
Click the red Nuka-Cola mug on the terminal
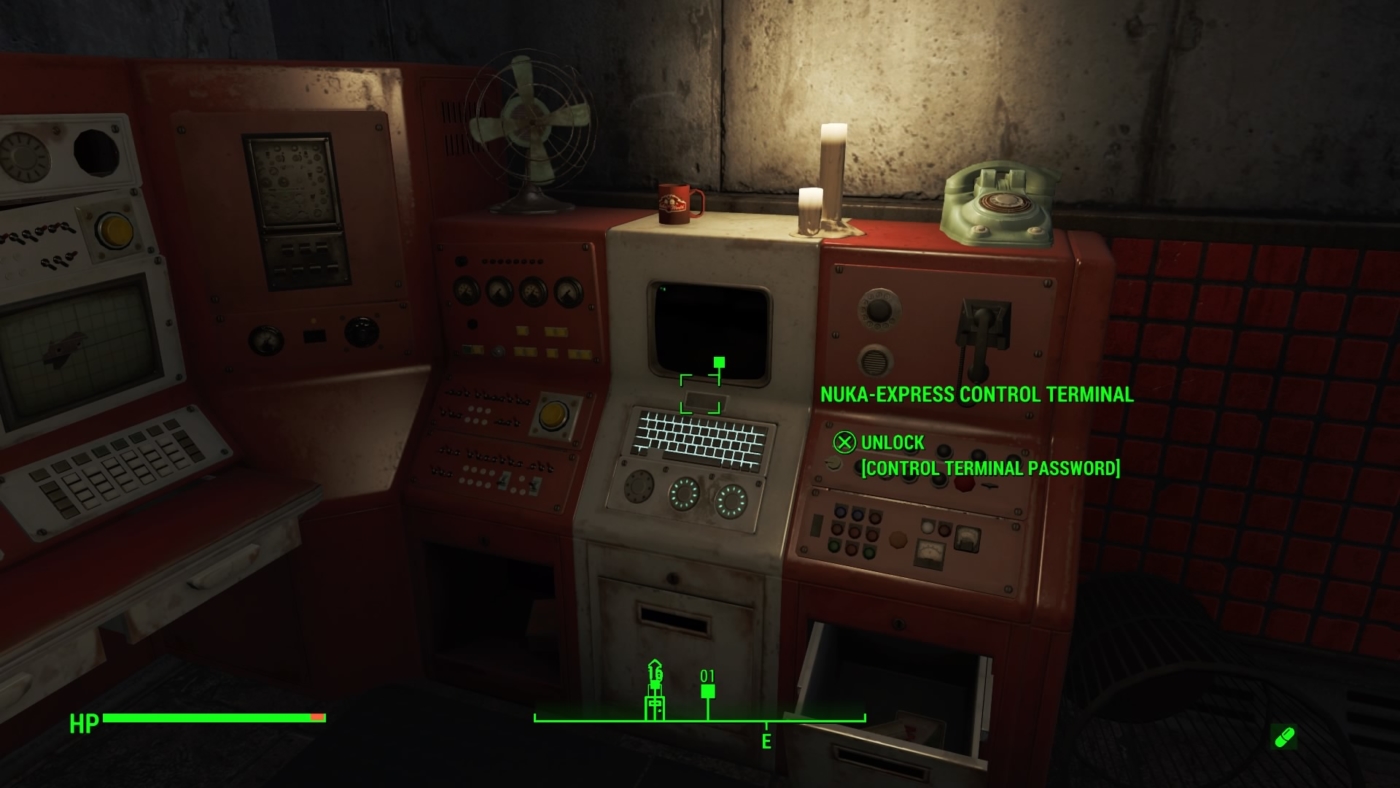(x=676, y=203)
